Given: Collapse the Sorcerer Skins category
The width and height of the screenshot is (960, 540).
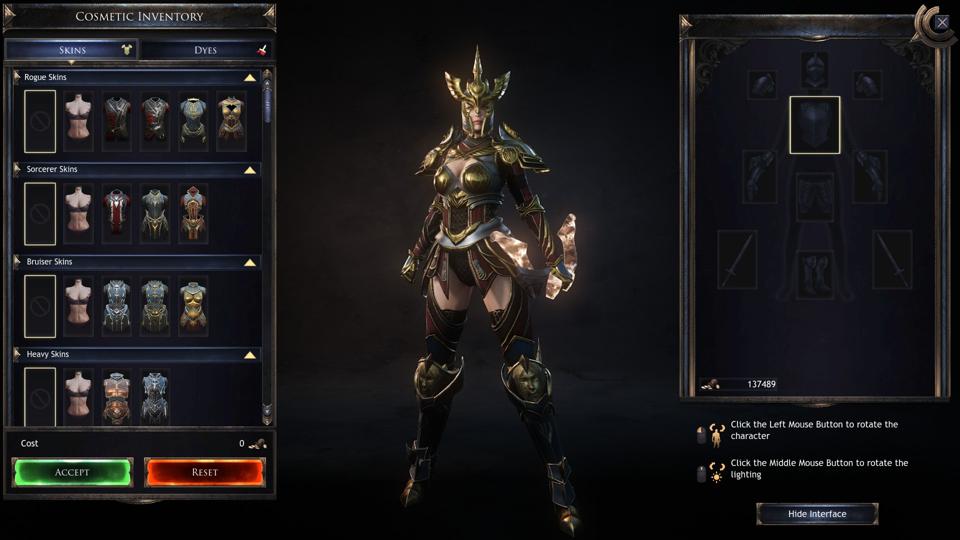Looking at the screenshot, I should [x=249, y=170].
